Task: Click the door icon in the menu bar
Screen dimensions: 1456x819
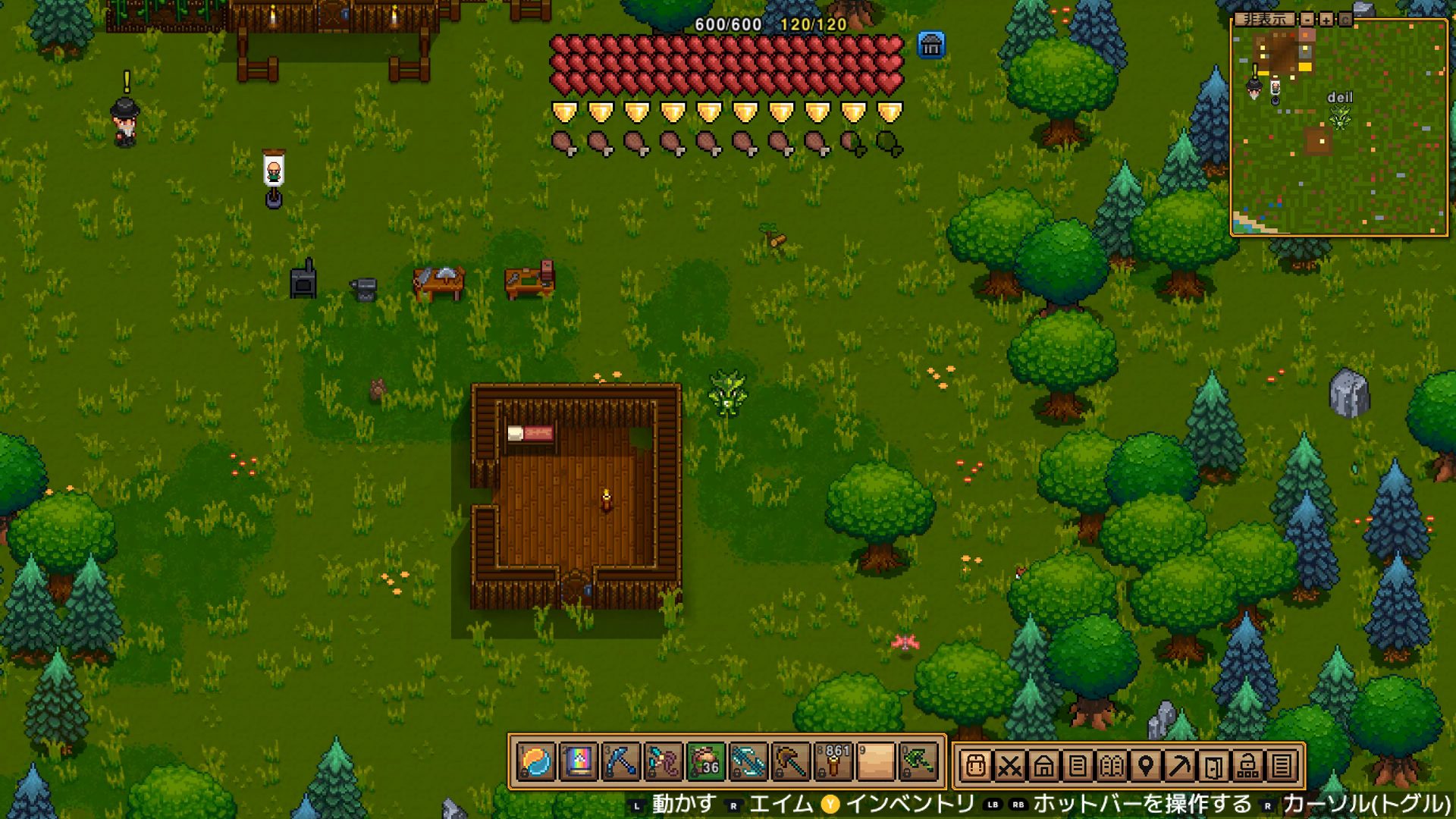Action: [x=1213, y=767]
